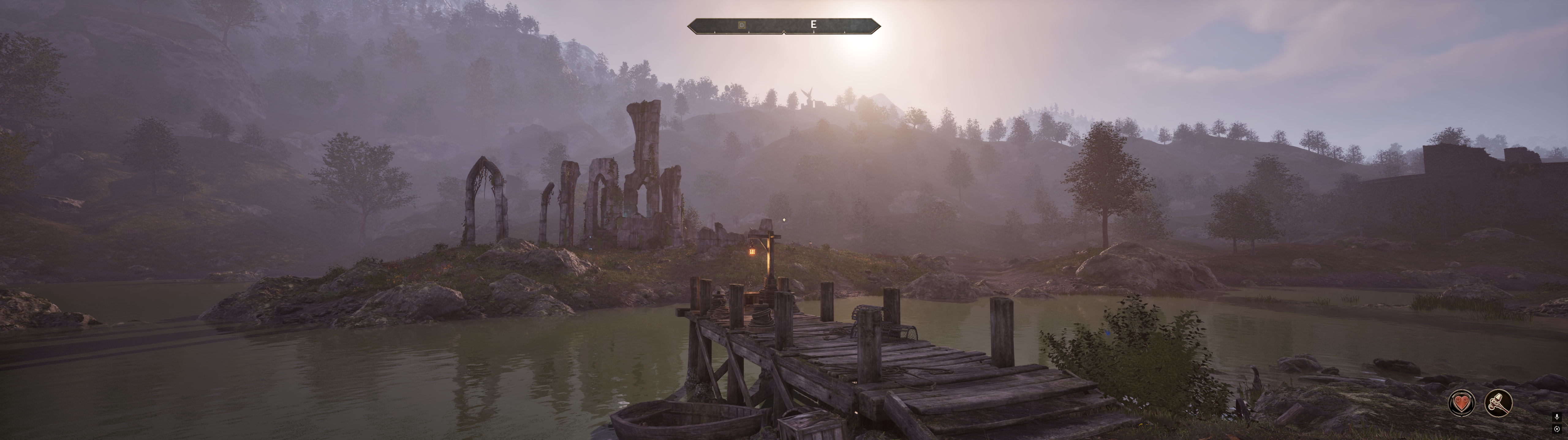Click the red heart status icon

[x=1461, y=402]
